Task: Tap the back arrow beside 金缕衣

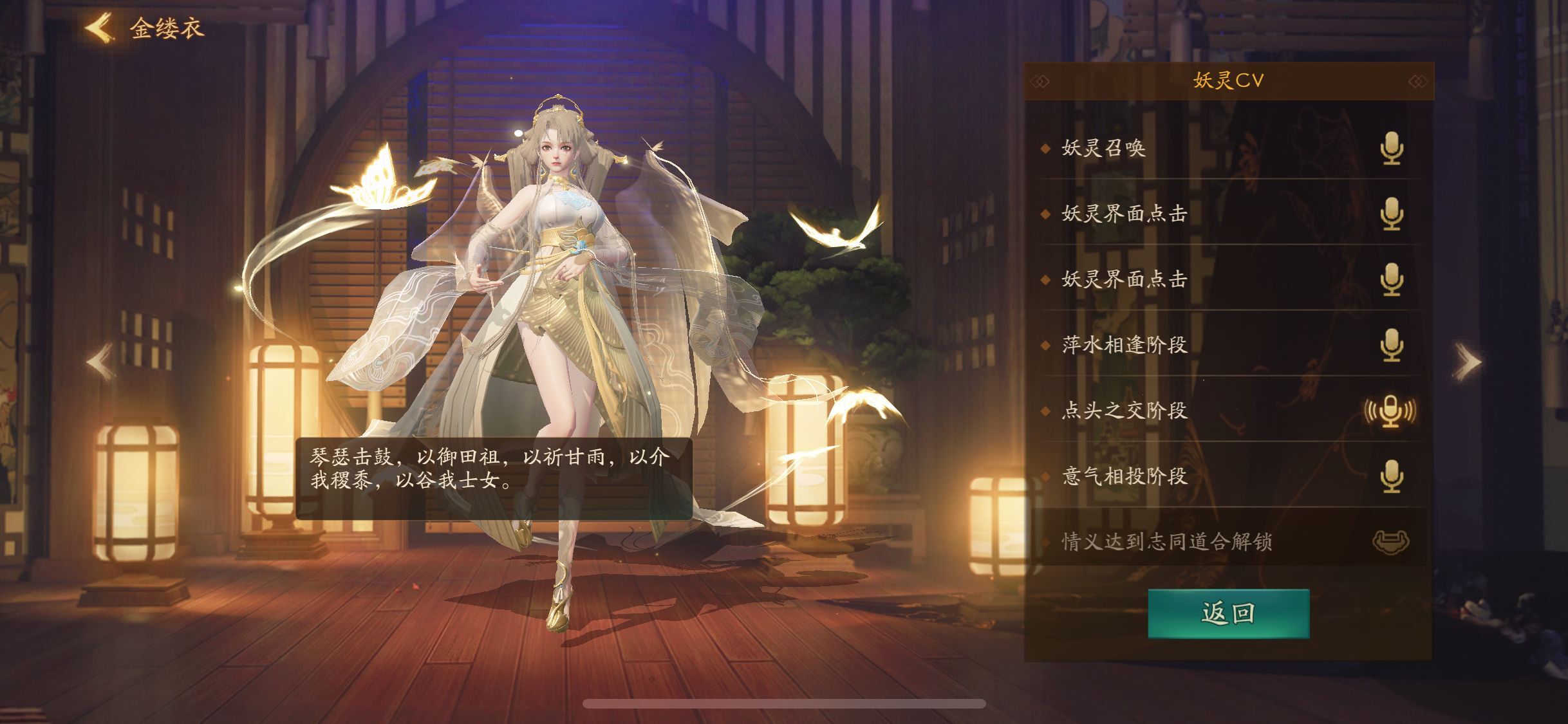Action: [98, 26]
